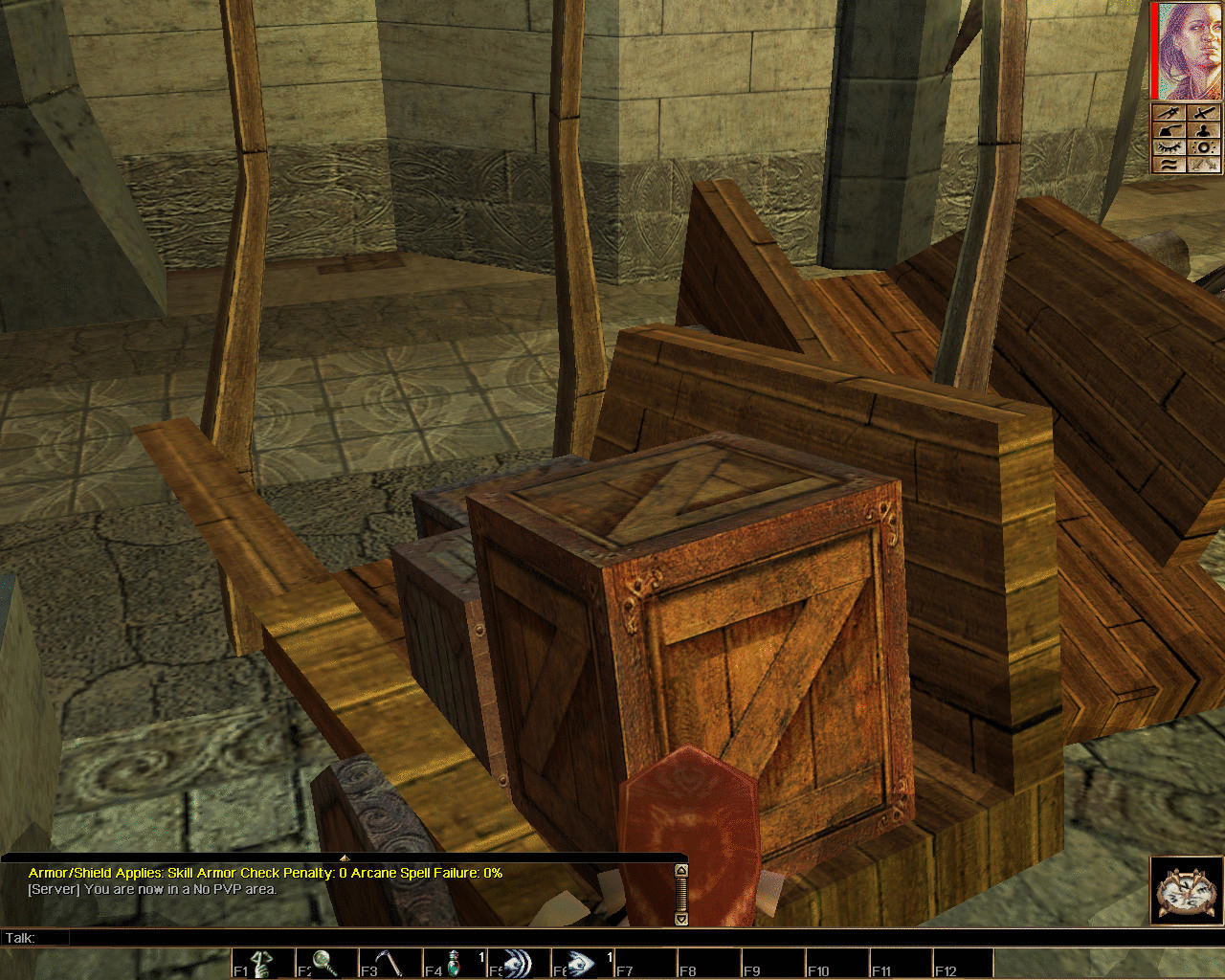Click the ring-with-dots icon button
The image size is (1225, 980).
coord(1204,147)
